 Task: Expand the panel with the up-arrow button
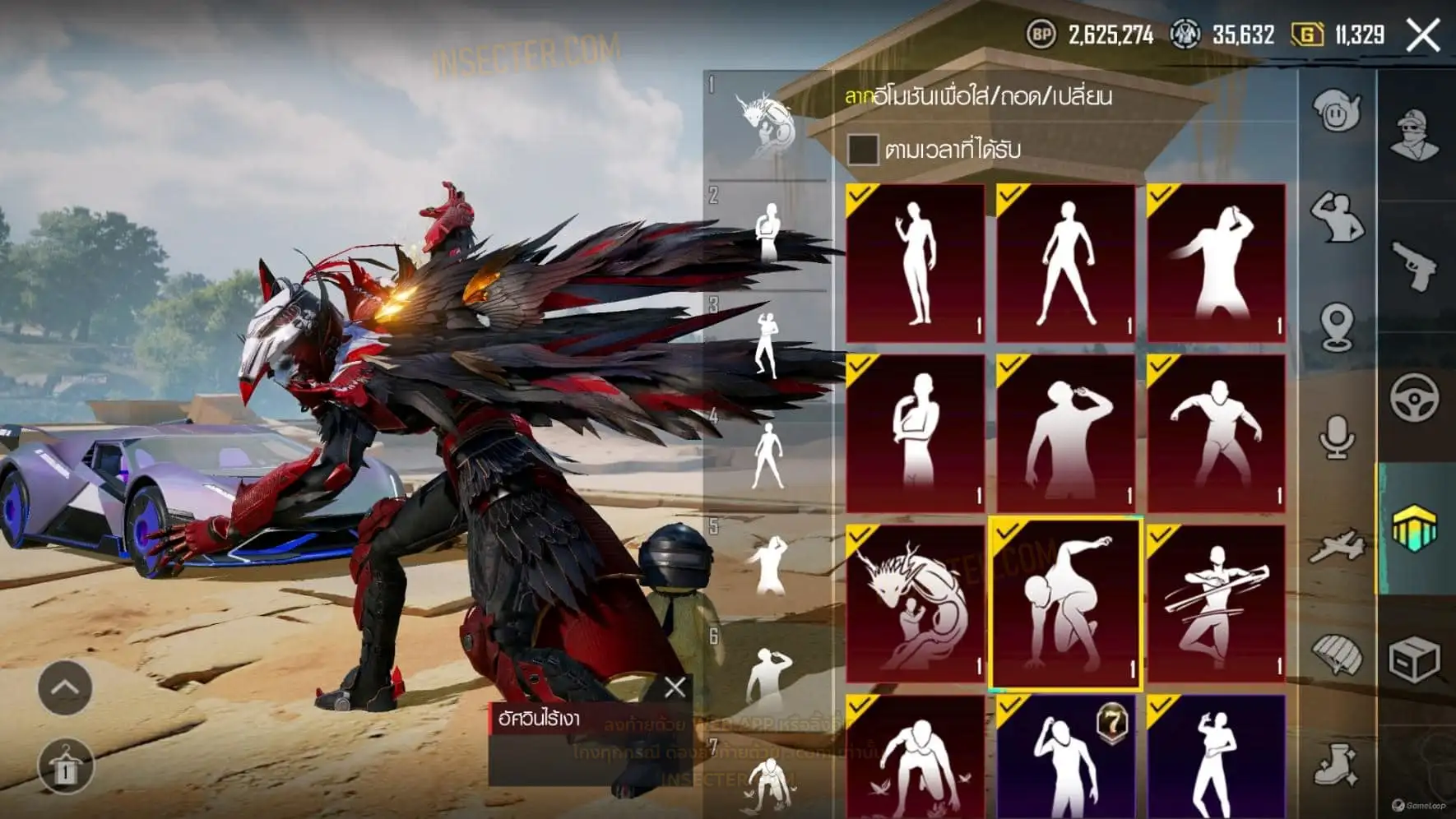65,687
